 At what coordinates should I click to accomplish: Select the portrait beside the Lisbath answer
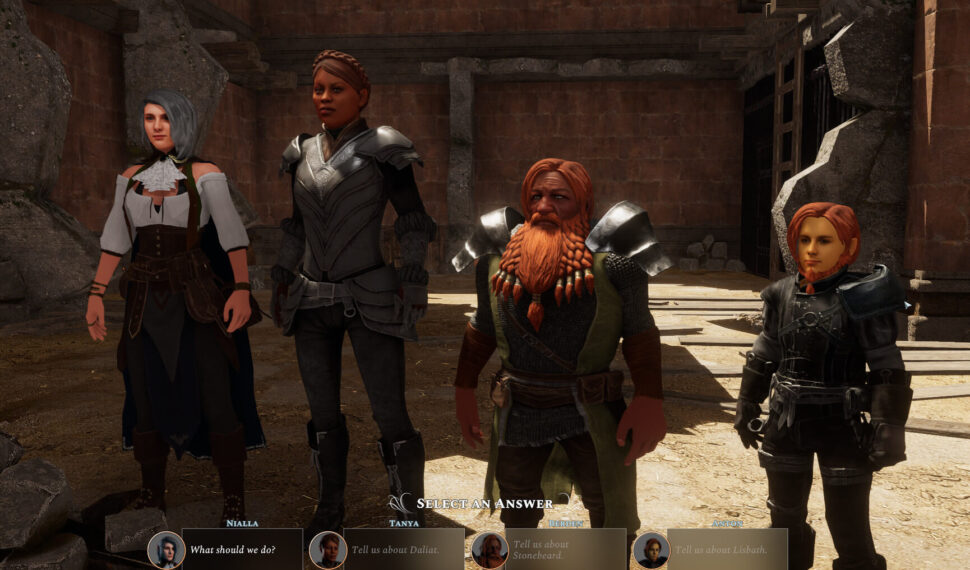[651, 549]
